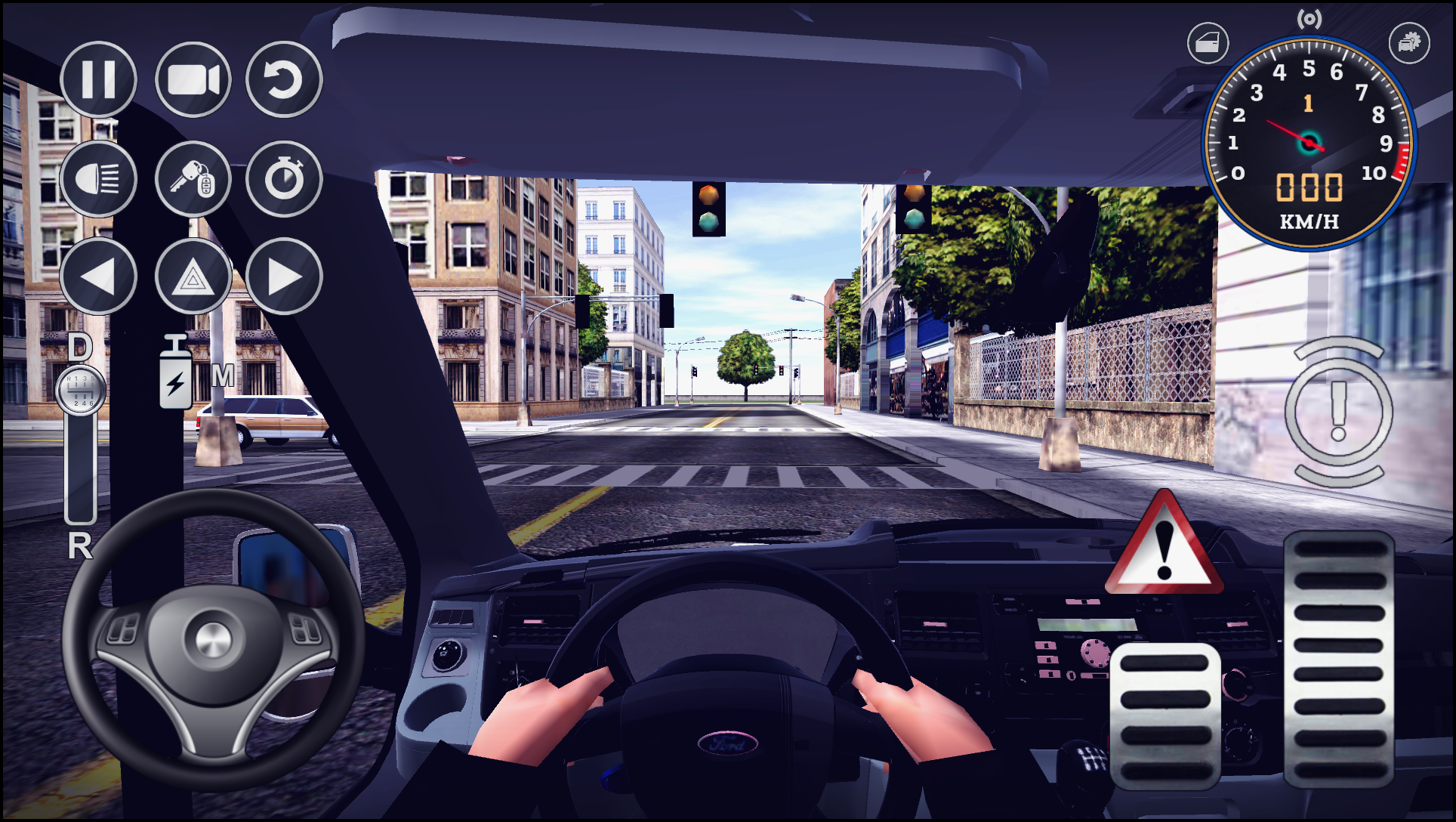Toggle the headlights on
1456x822 pixels.
pyautogui.click(x=99, y=179)
